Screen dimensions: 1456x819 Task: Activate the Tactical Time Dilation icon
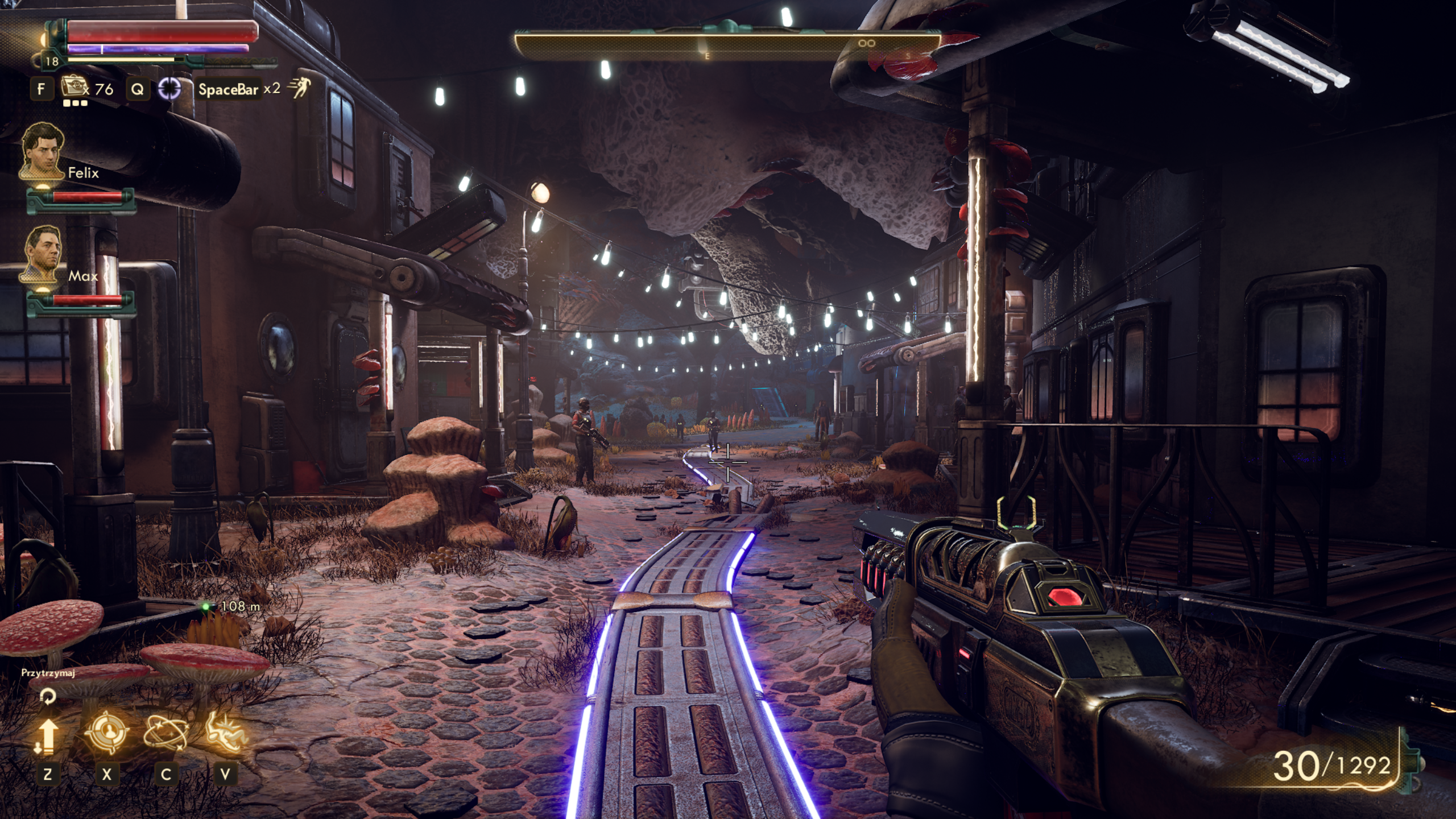(169, 88)
